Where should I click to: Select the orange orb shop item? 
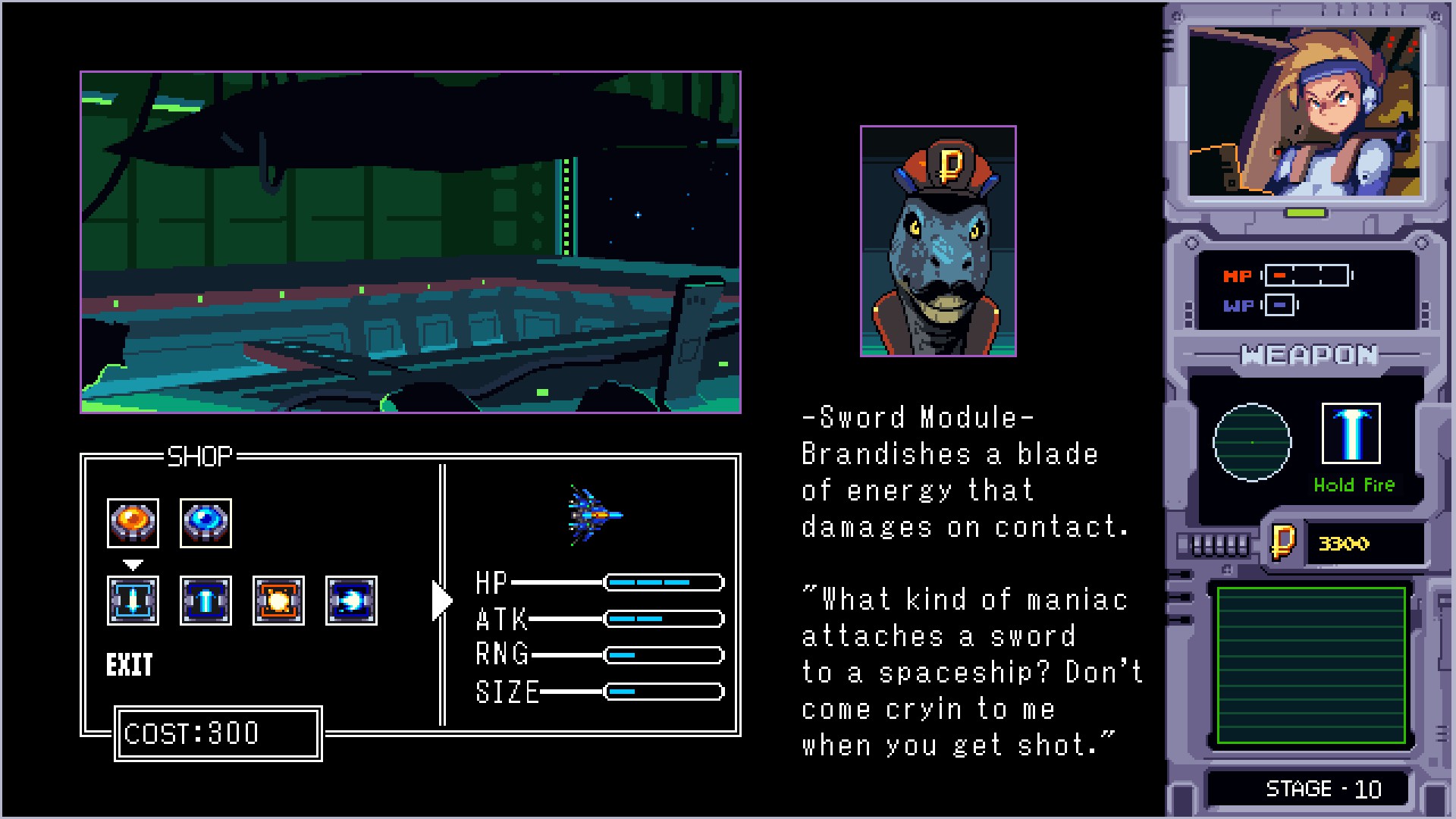tap(133, 523)
